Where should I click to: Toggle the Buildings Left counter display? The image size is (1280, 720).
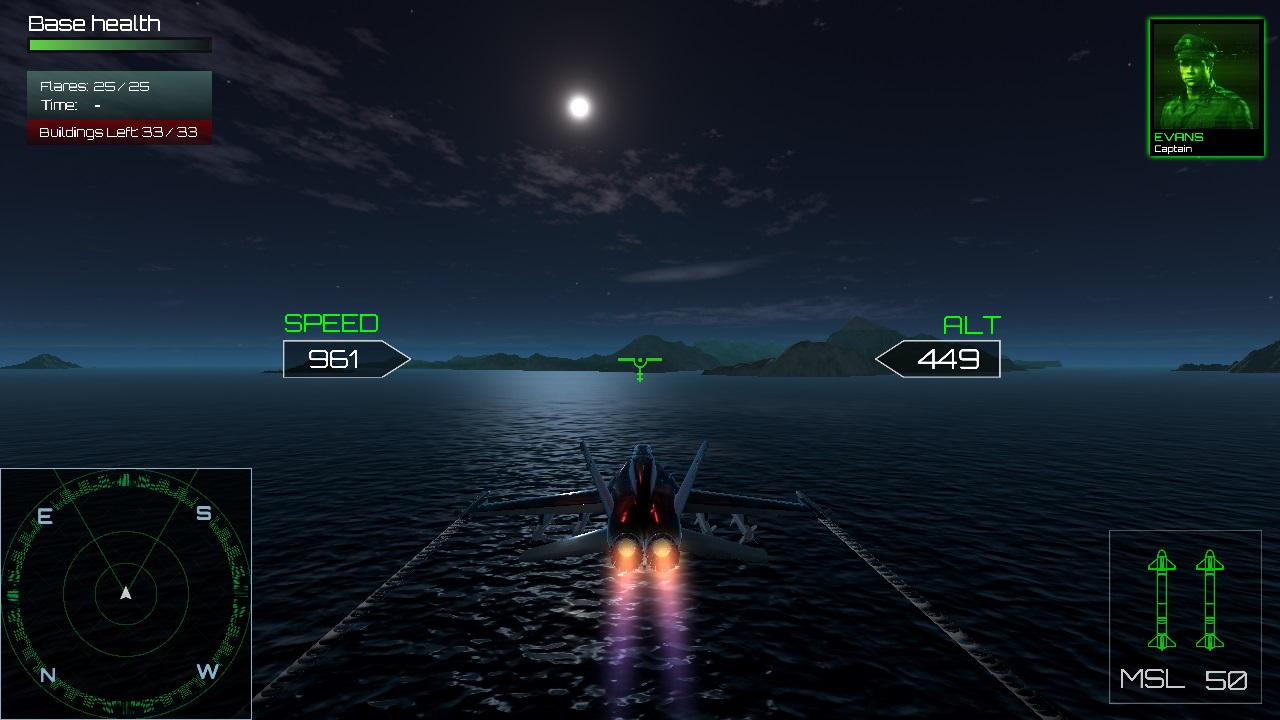point(119,131)
